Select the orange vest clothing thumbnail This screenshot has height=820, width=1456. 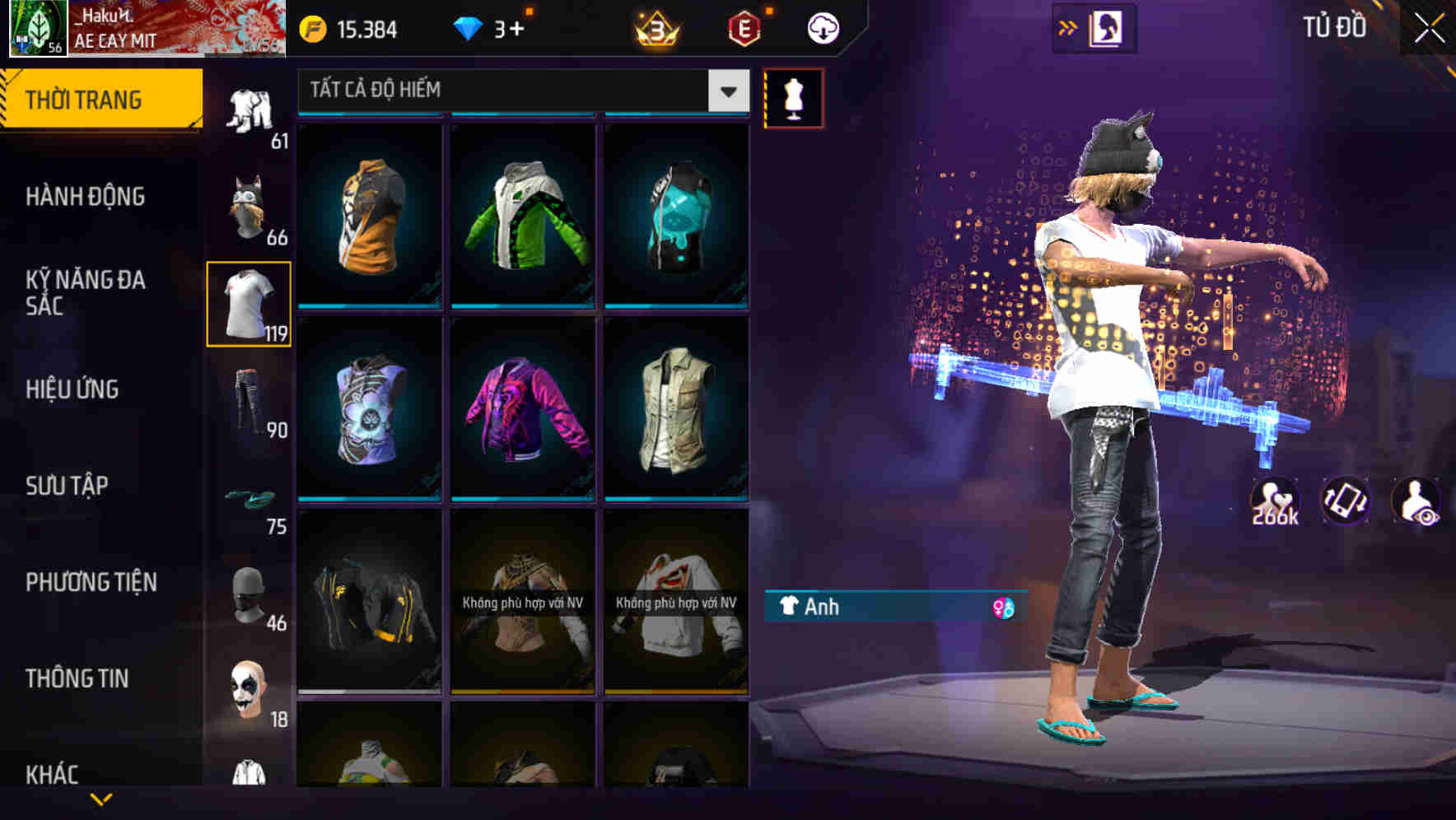pos(369,218)
